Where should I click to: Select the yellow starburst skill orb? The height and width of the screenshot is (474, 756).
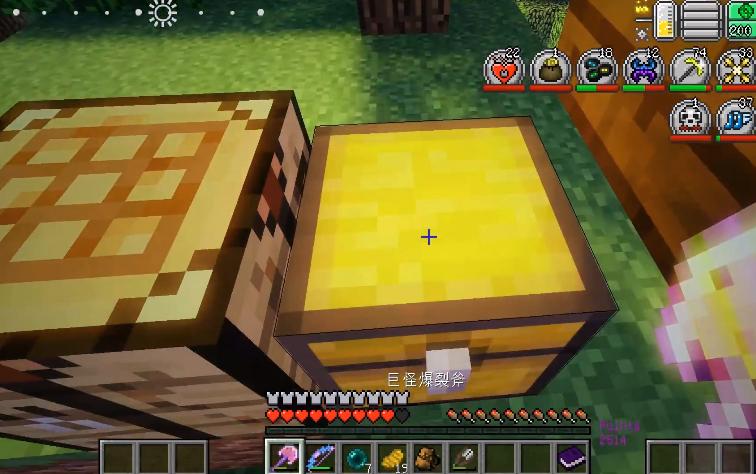[x=735, y=70]
